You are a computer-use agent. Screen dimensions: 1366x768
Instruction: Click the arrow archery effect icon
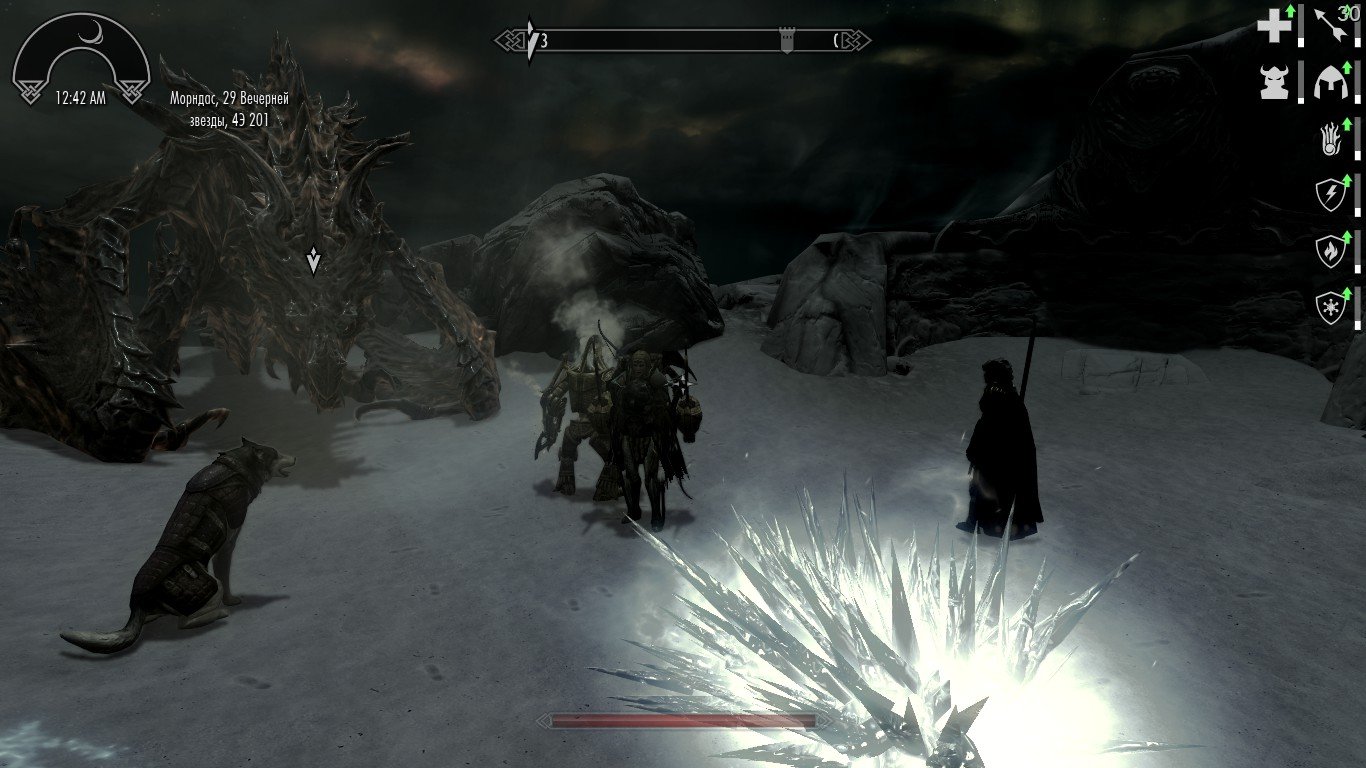pyautogui.click(x=1332, y=26)
